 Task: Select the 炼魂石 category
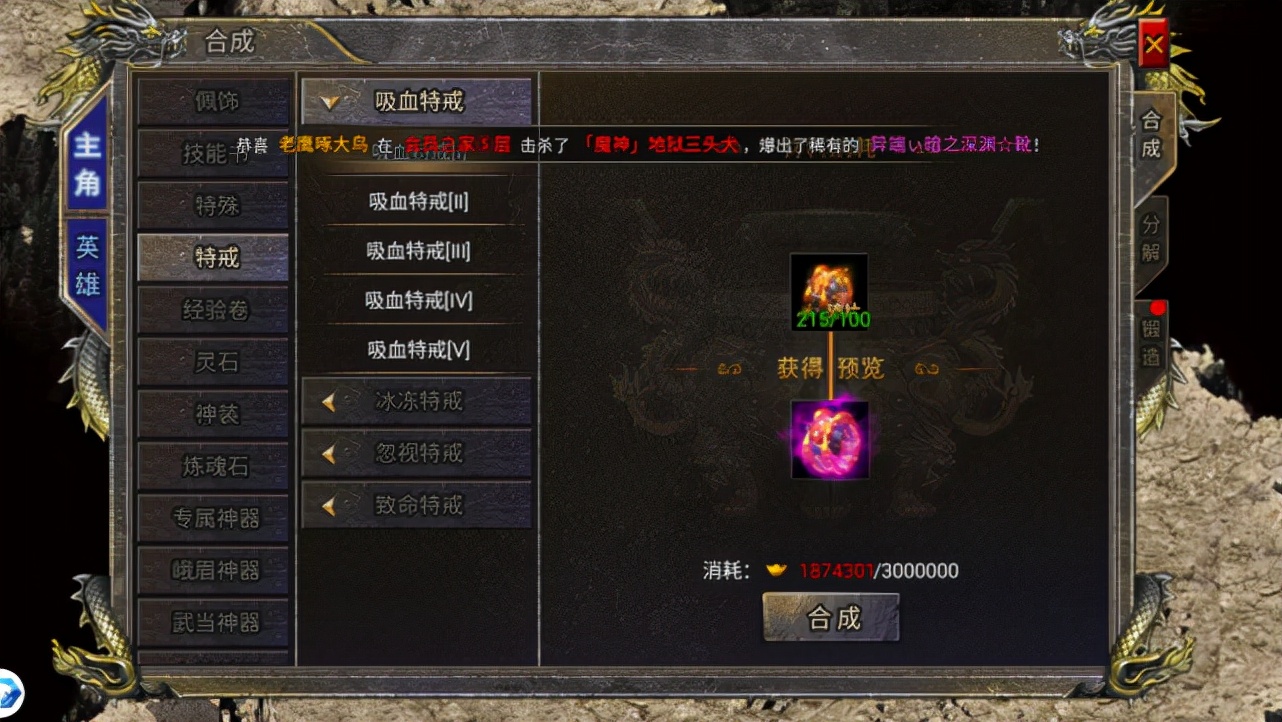(x=214, y=466)
